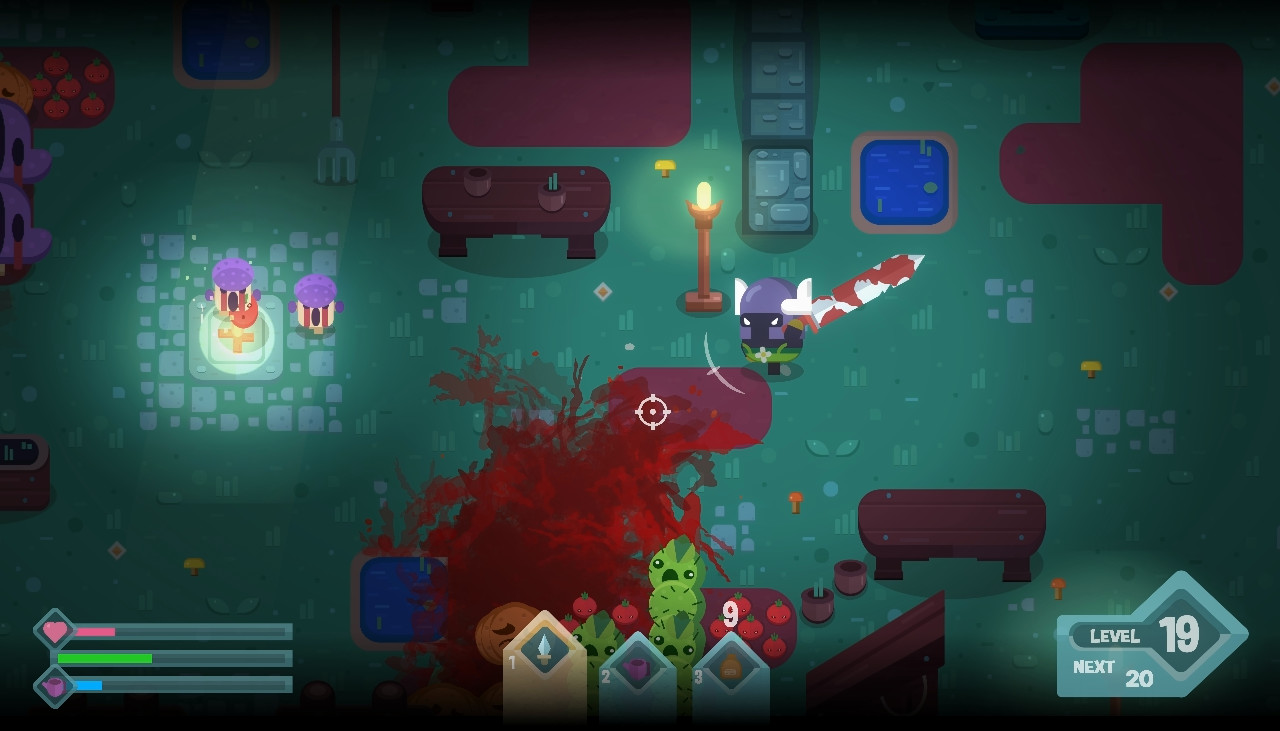Click the aiming crosshair reticle

point(652,411)
